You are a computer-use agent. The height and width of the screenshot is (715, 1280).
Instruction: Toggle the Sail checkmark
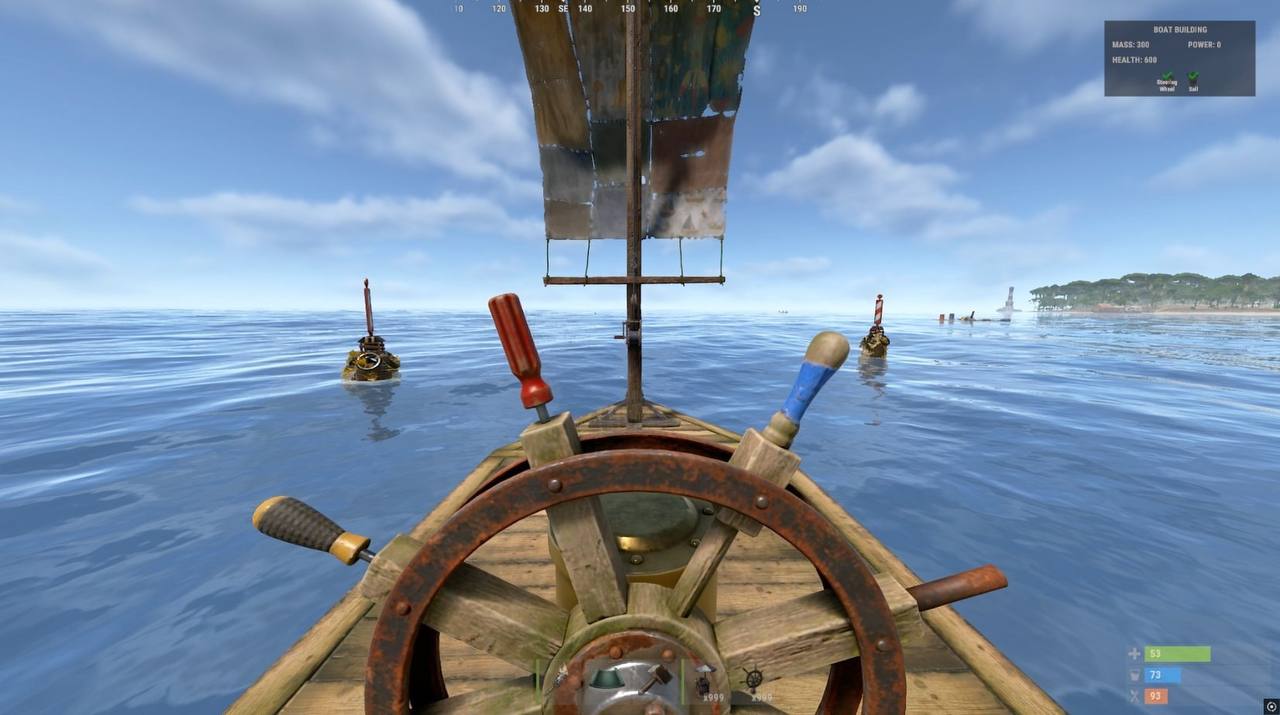pyautogui.click(x=1193, y=77)
